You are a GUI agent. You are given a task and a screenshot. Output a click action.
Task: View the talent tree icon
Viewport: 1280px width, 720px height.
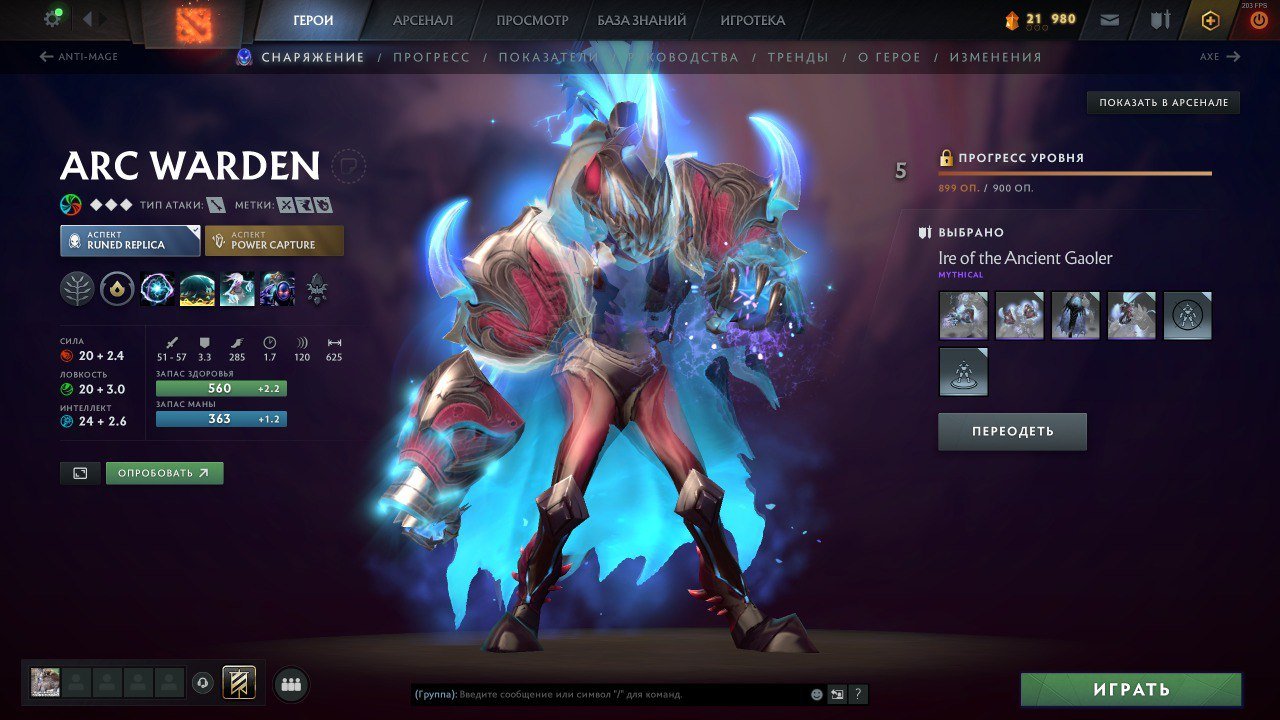coord(75,289)
